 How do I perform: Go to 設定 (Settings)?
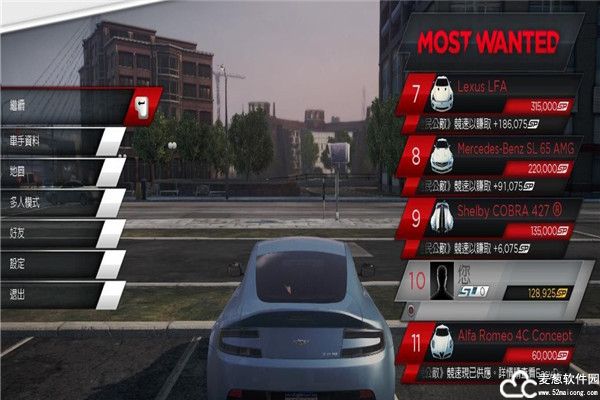pyautogui.click(x=60, y=264)
